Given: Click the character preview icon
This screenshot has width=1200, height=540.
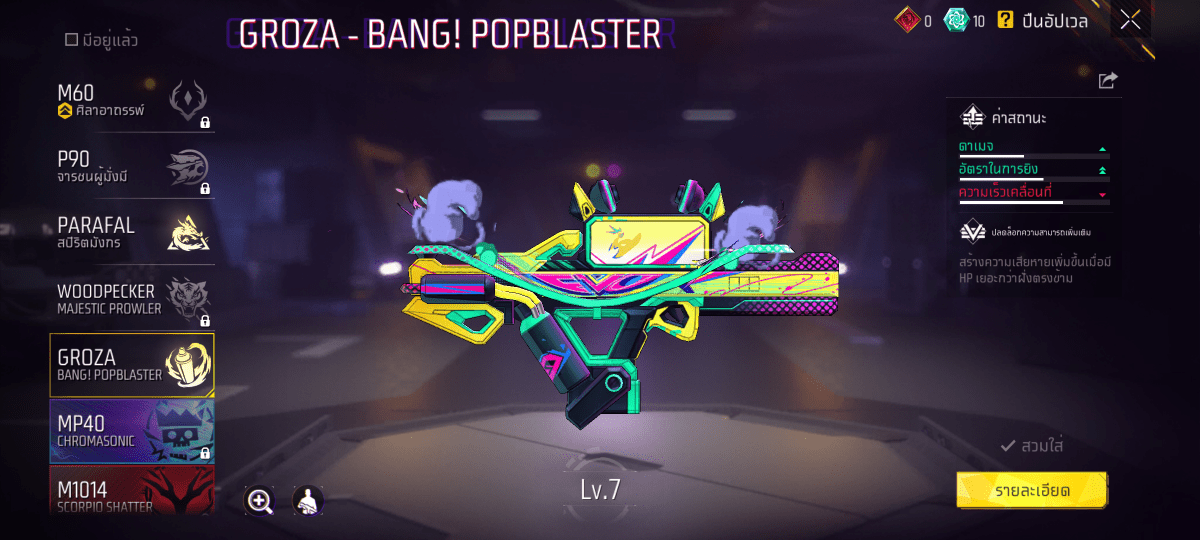Looking at the screenshot, I should (307, 501).
